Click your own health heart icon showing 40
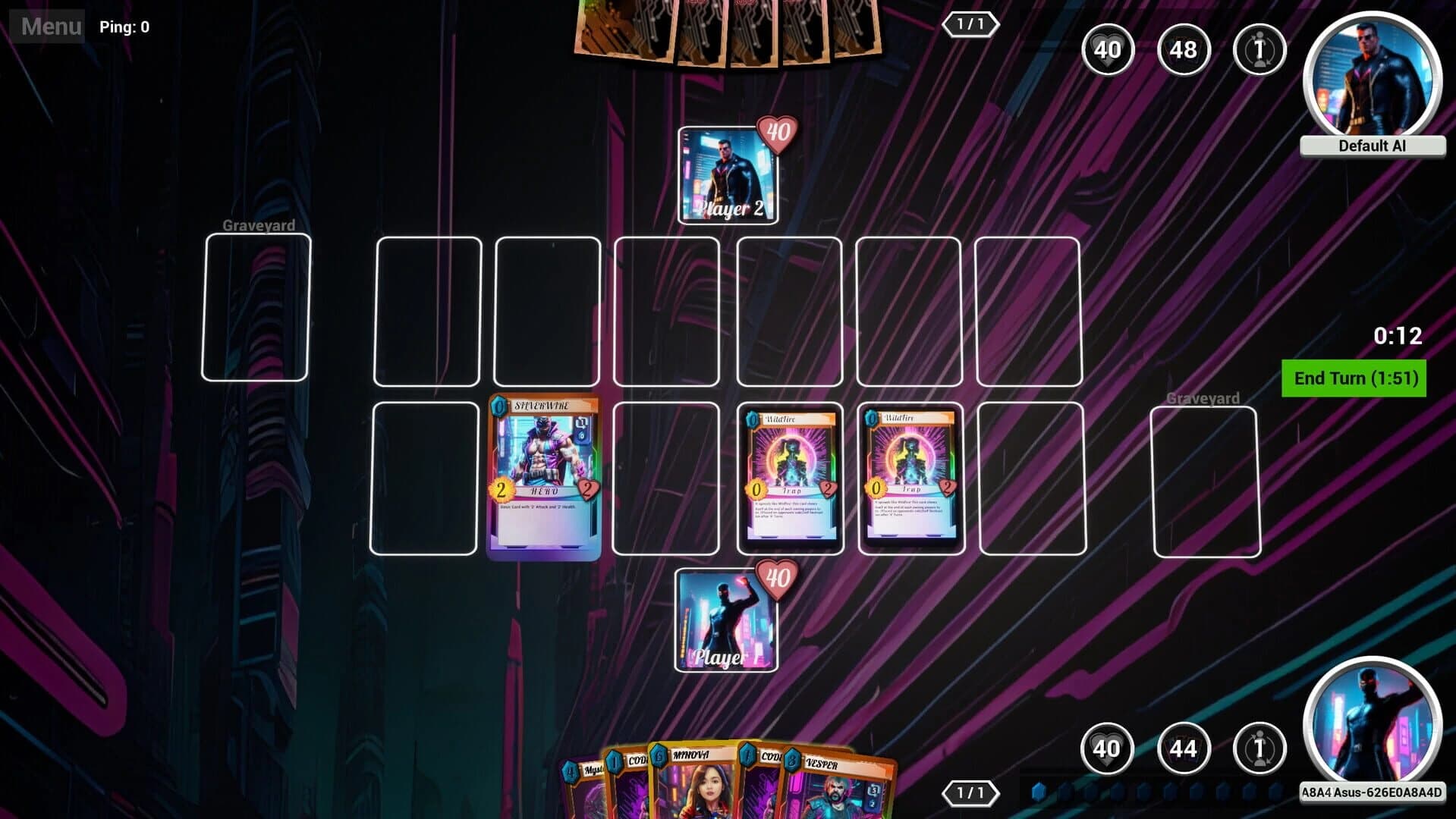1456x819 pixels. (x=1108, y=748)
